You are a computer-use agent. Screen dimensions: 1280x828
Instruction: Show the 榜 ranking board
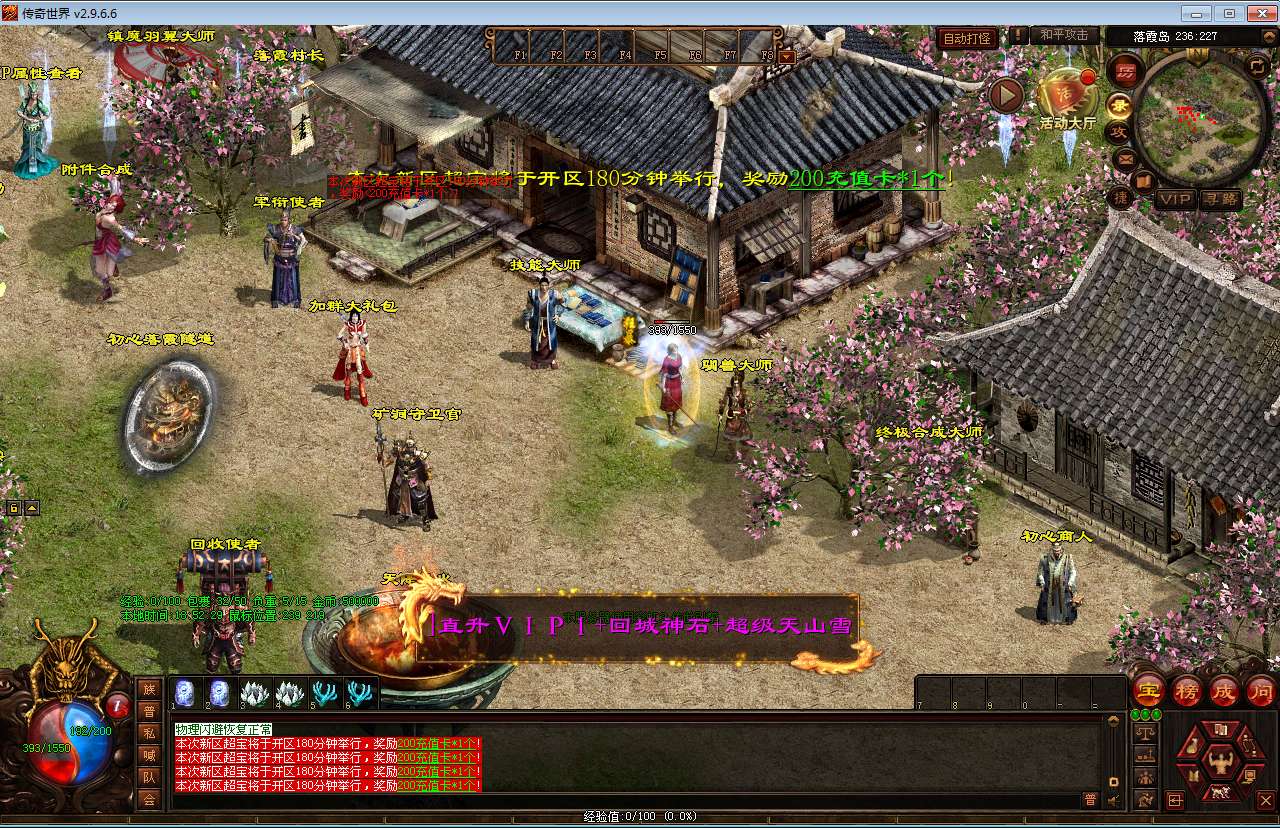point(1187,691)
